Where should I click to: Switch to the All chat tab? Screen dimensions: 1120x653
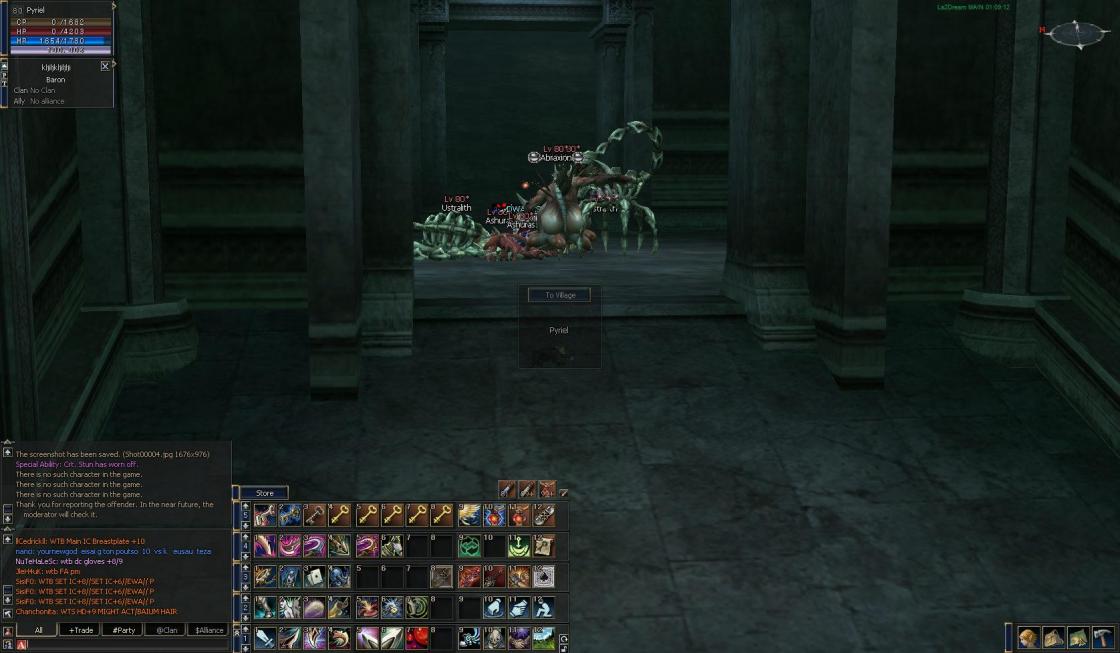click(x=37, y=630)
